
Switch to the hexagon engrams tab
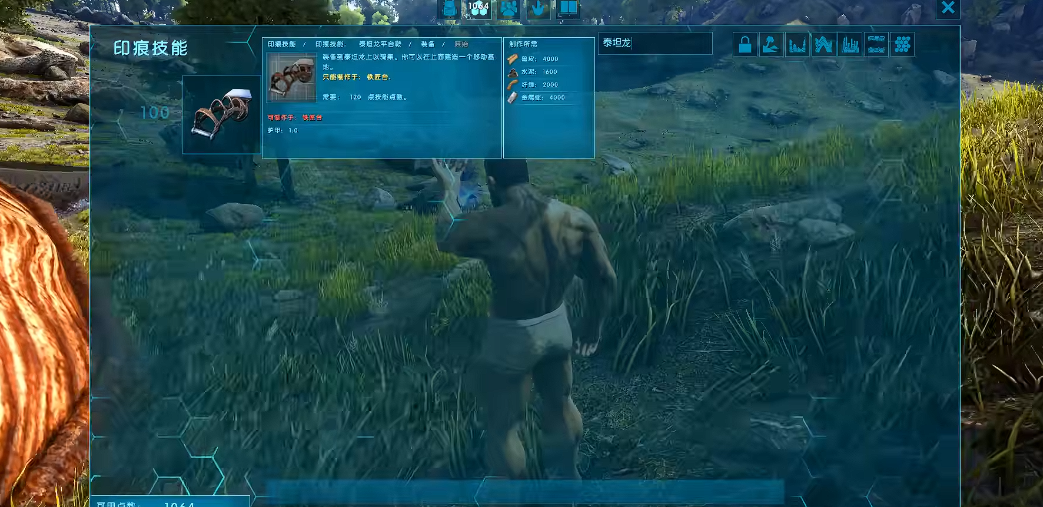point(479,8)
